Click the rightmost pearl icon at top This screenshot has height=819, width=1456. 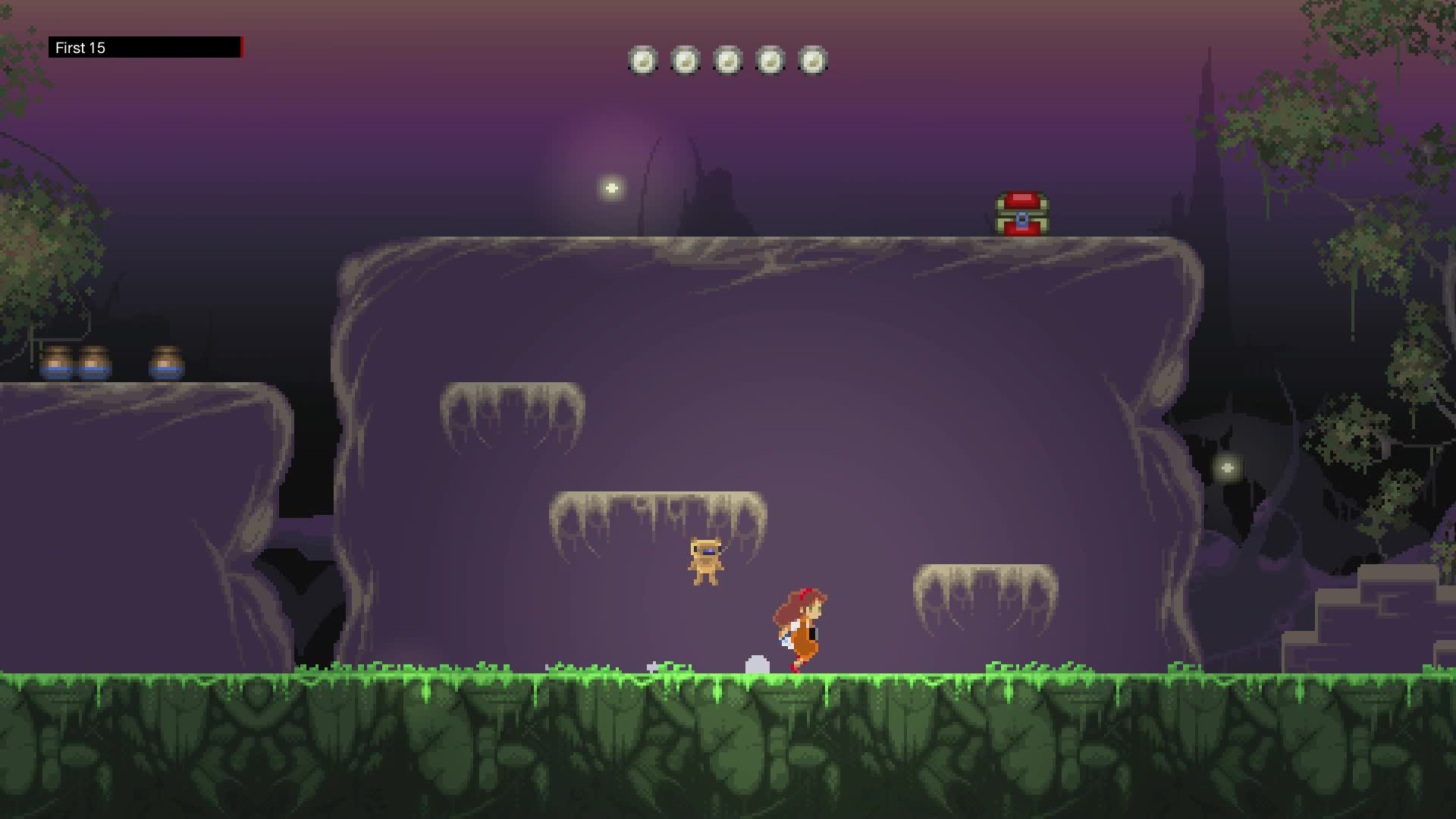pos(813,61)
